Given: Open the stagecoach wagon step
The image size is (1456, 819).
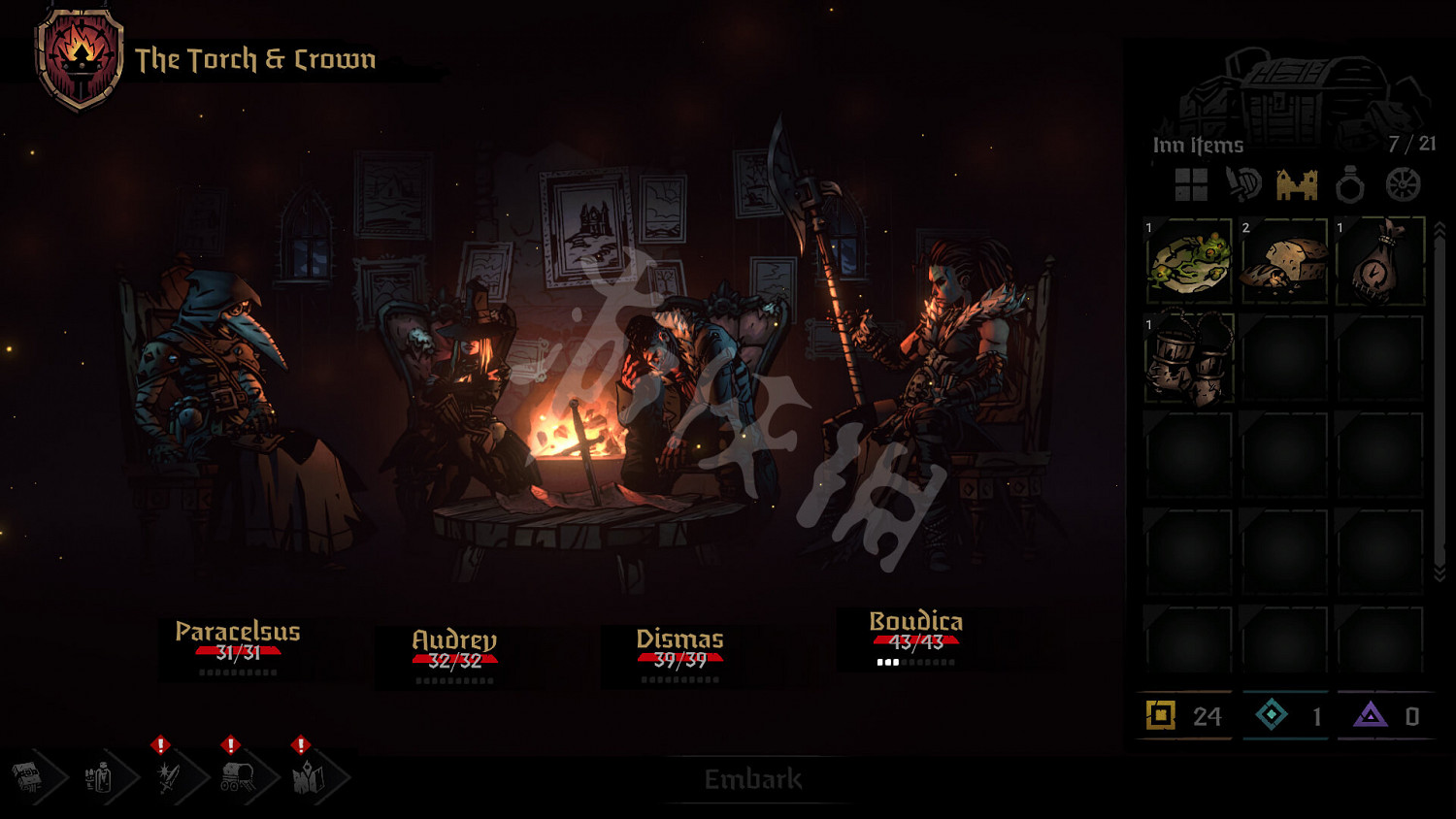Looking at the screenshot, I should (238, 777).
